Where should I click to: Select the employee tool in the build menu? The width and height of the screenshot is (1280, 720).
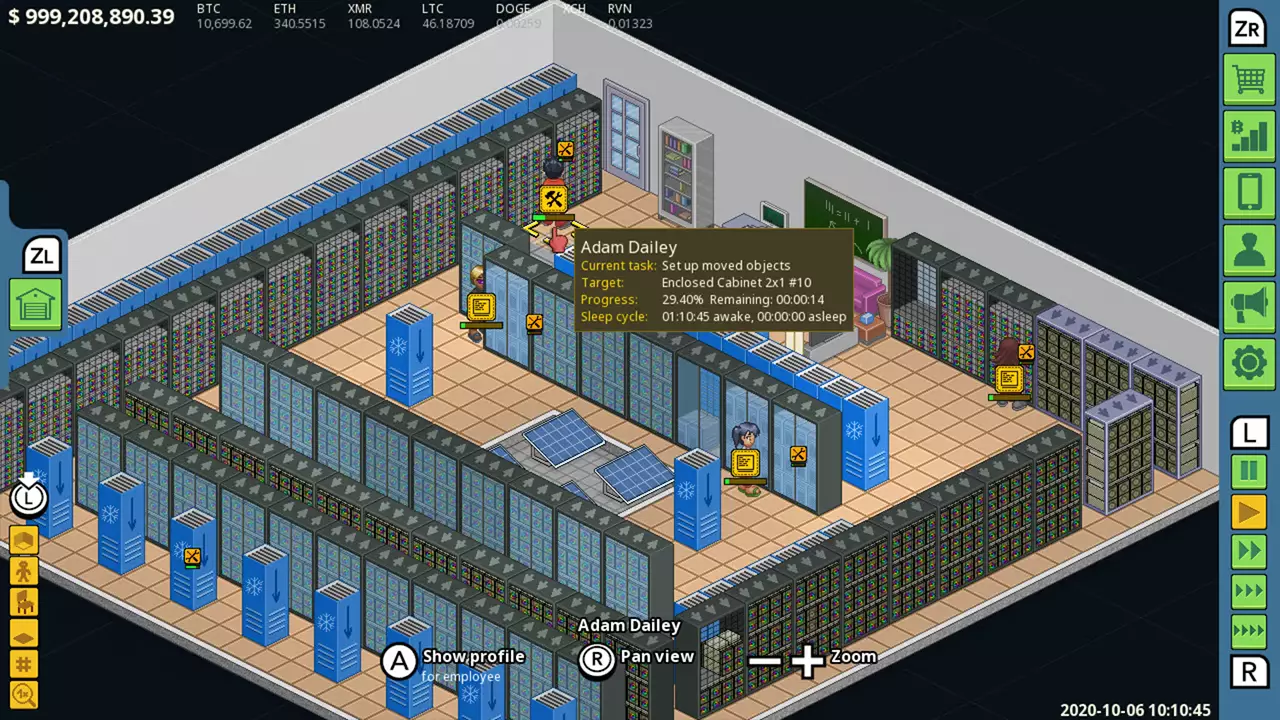24,569
